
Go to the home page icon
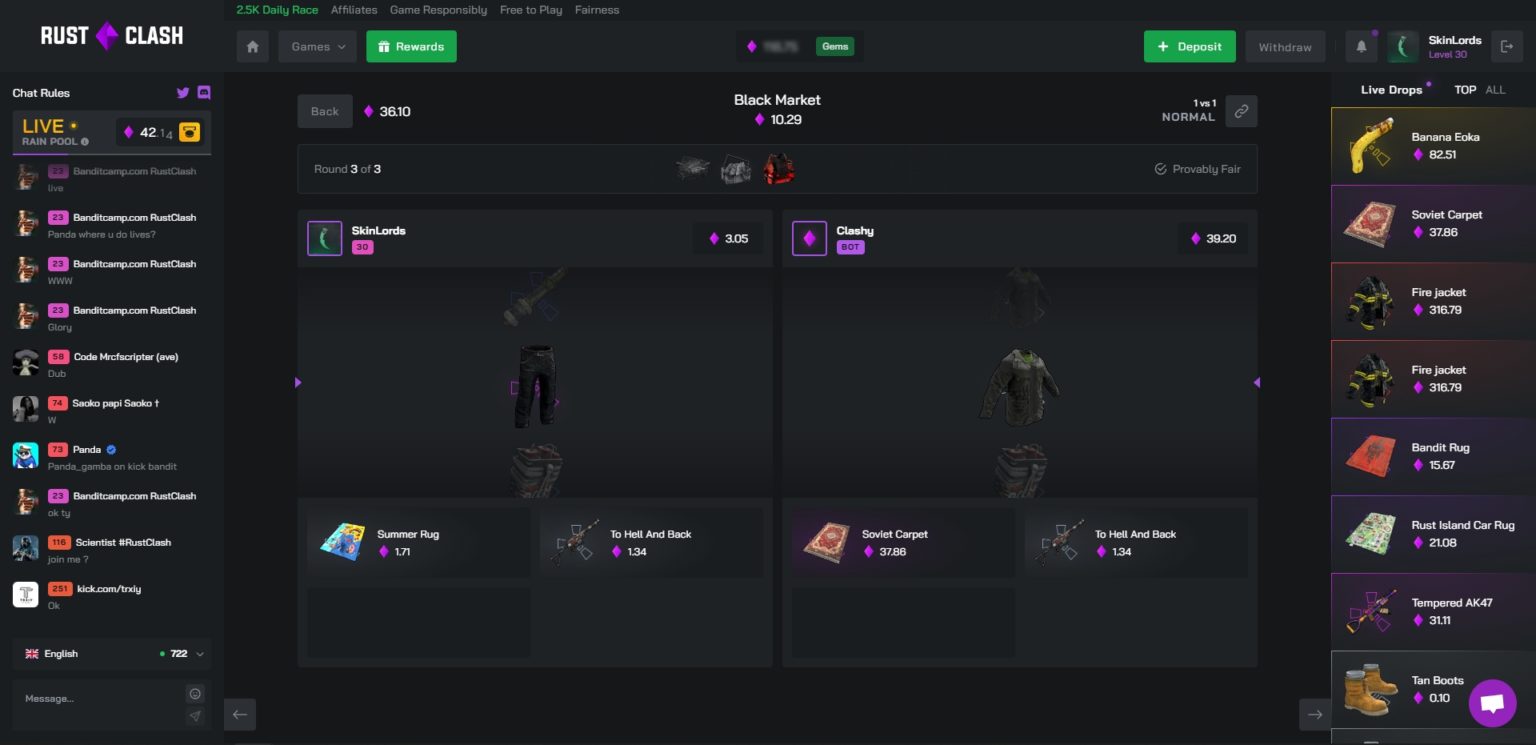point(253,47)
